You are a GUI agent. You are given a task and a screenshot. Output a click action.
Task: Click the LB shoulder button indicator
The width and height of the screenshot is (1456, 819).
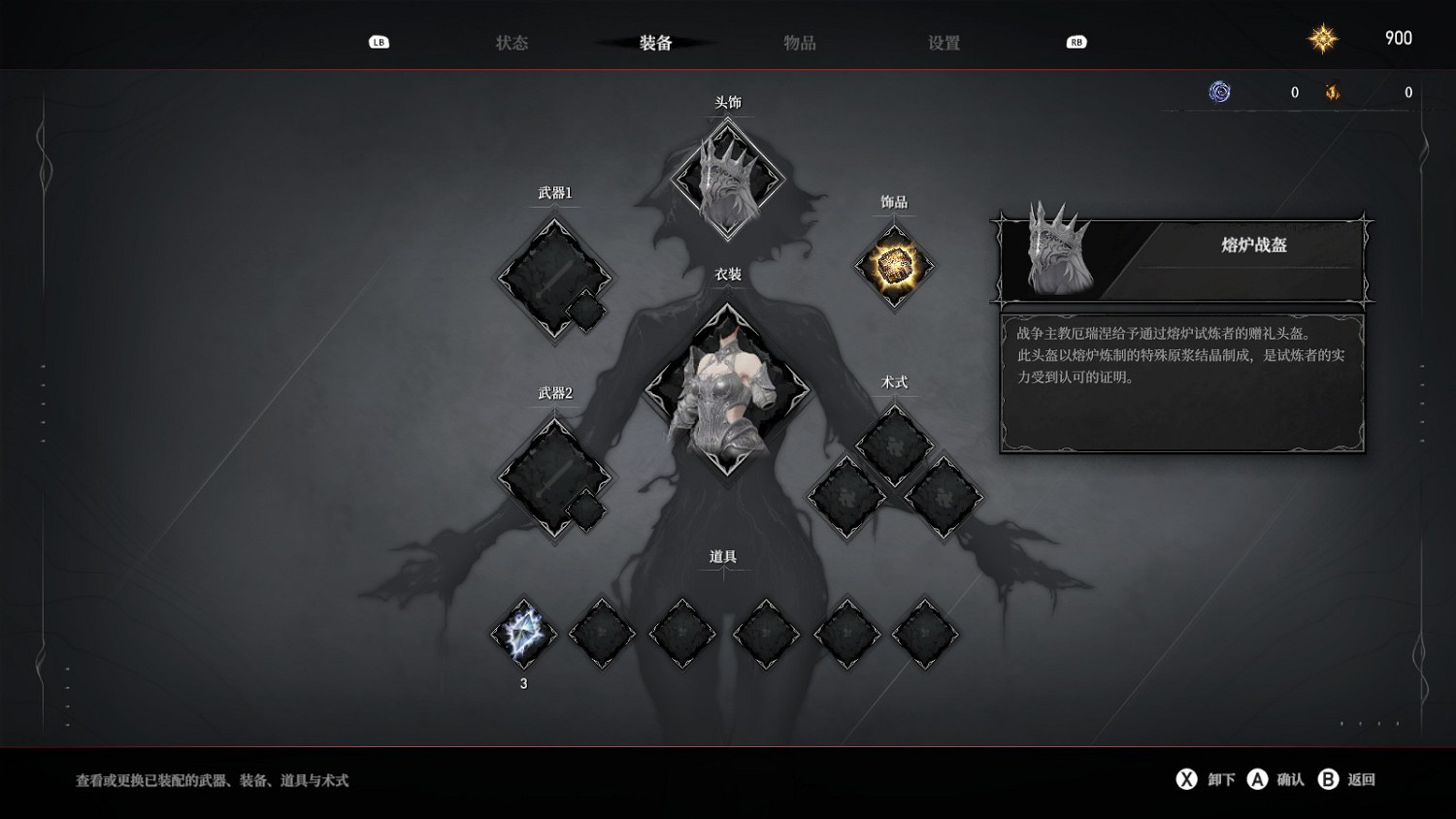tap(379, 42)
